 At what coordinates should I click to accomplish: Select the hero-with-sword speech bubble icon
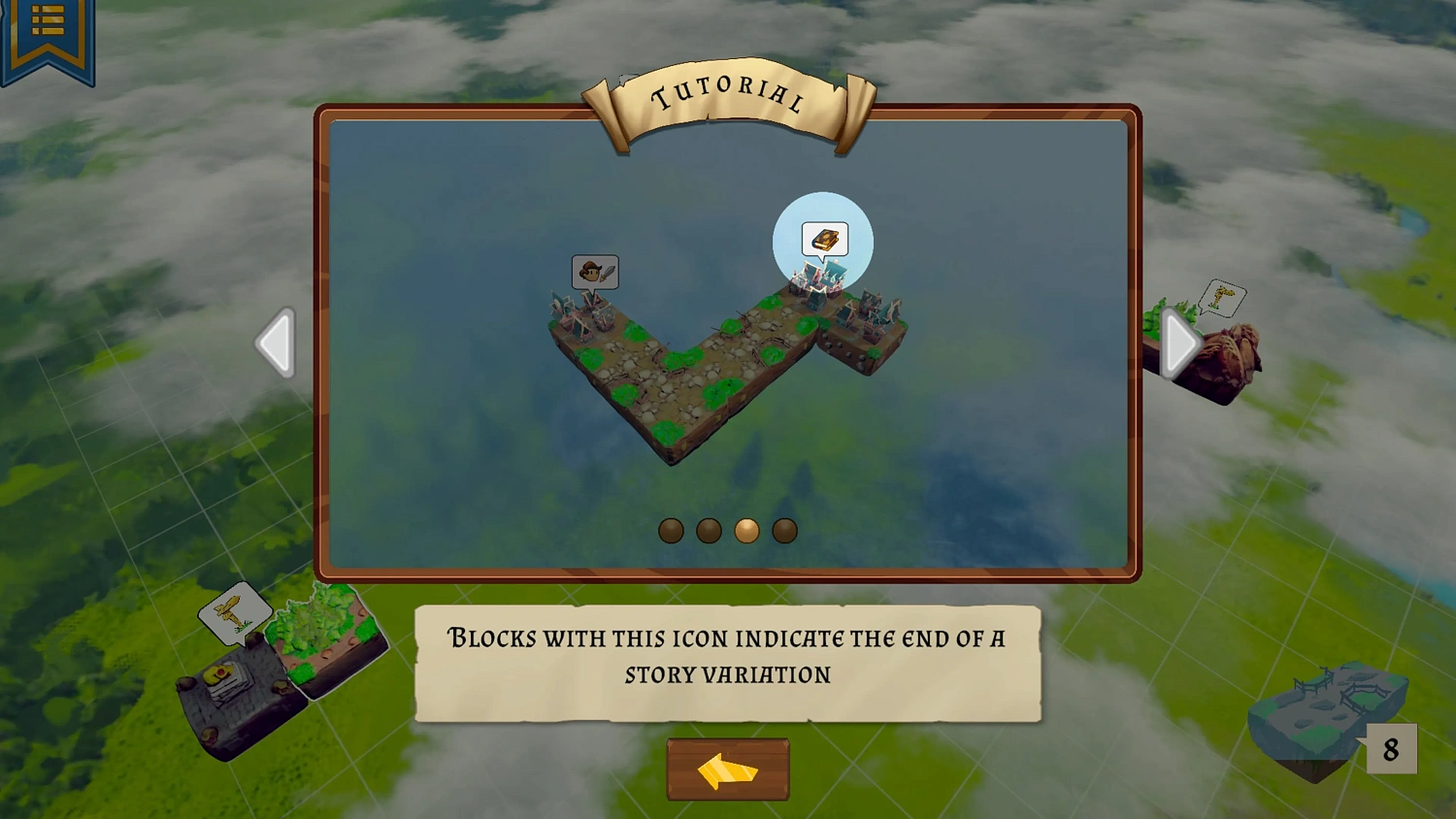pos(595,273)
